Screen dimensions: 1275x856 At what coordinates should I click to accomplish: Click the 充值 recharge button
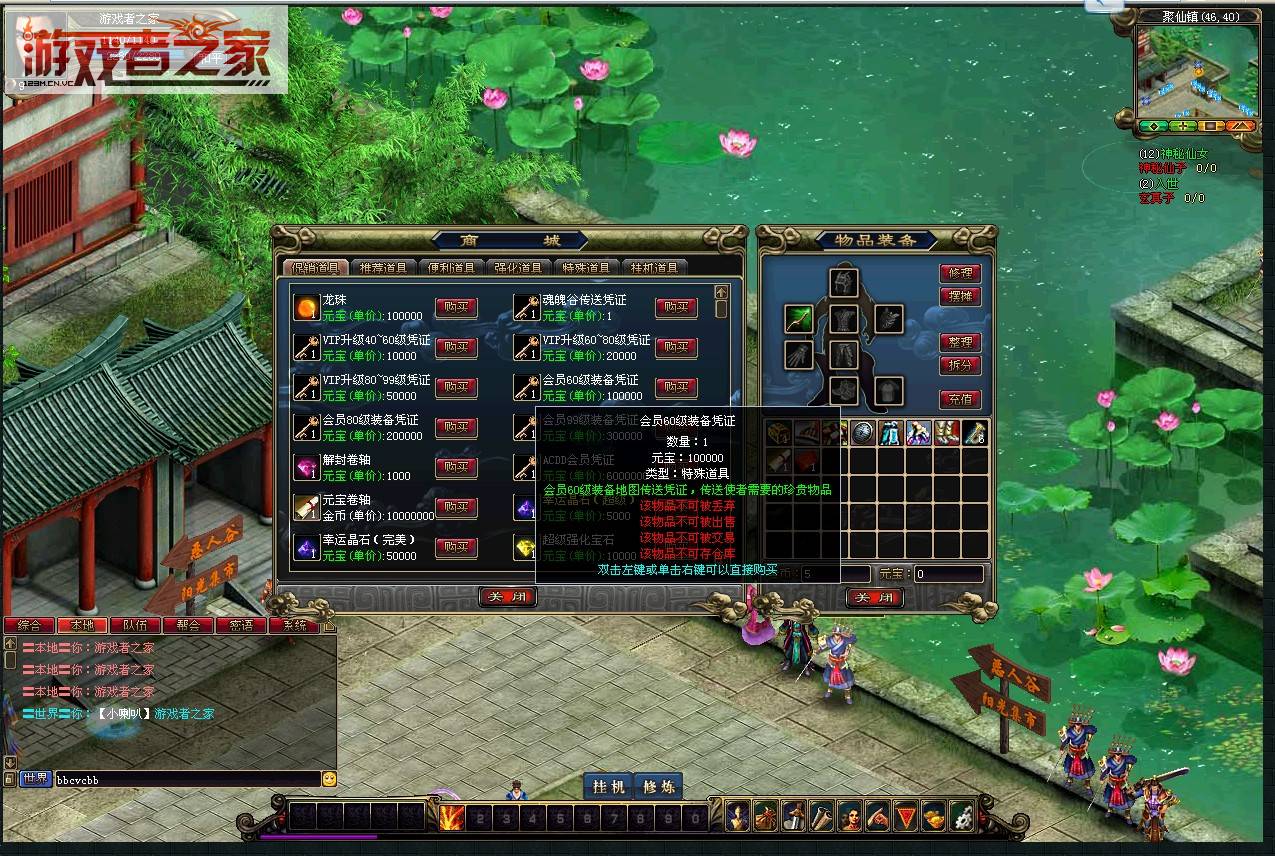point(959,399)
